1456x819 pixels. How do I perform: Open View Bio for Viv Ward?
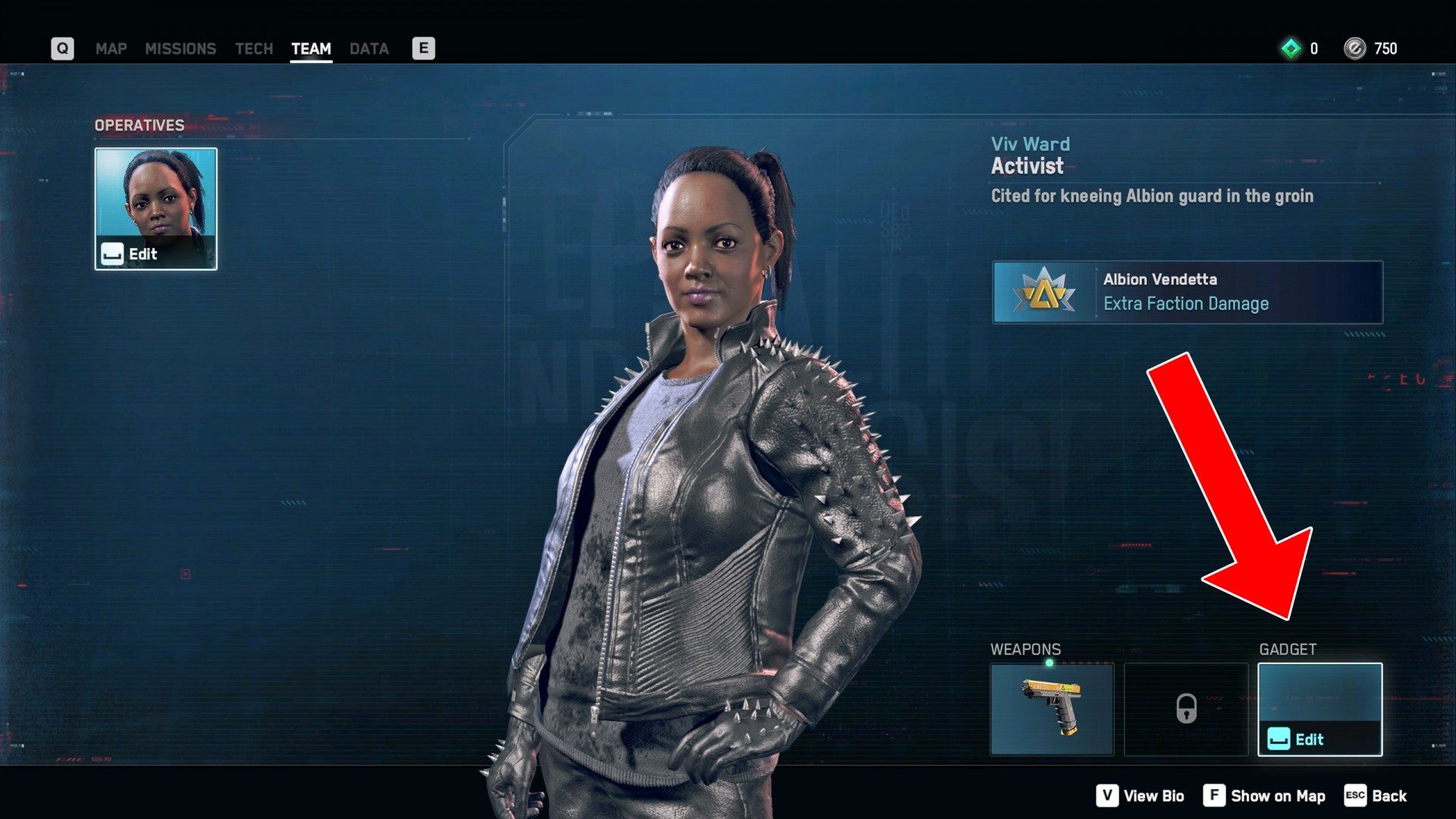tap(1140, 795)
